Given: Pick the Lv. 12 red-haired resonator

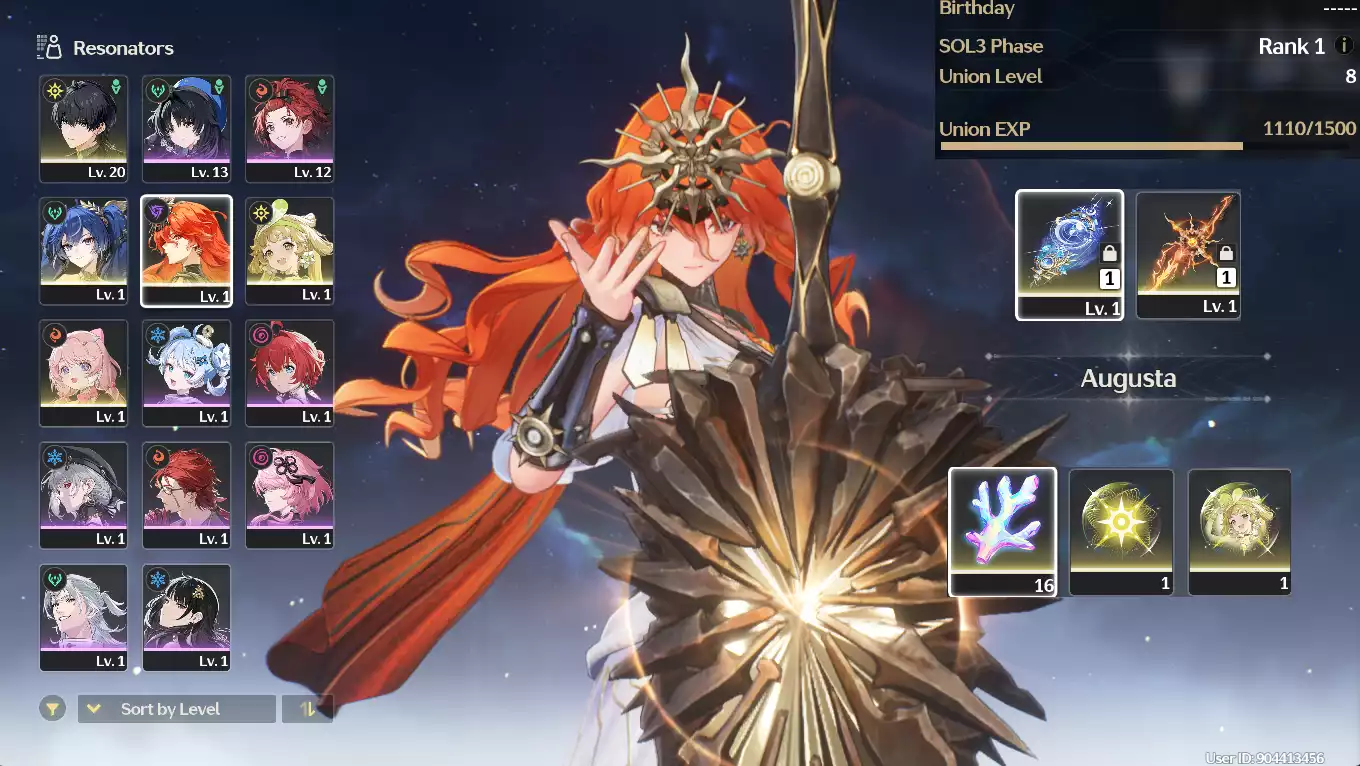Looking at the screenshot, I should (x=290, y=128).
